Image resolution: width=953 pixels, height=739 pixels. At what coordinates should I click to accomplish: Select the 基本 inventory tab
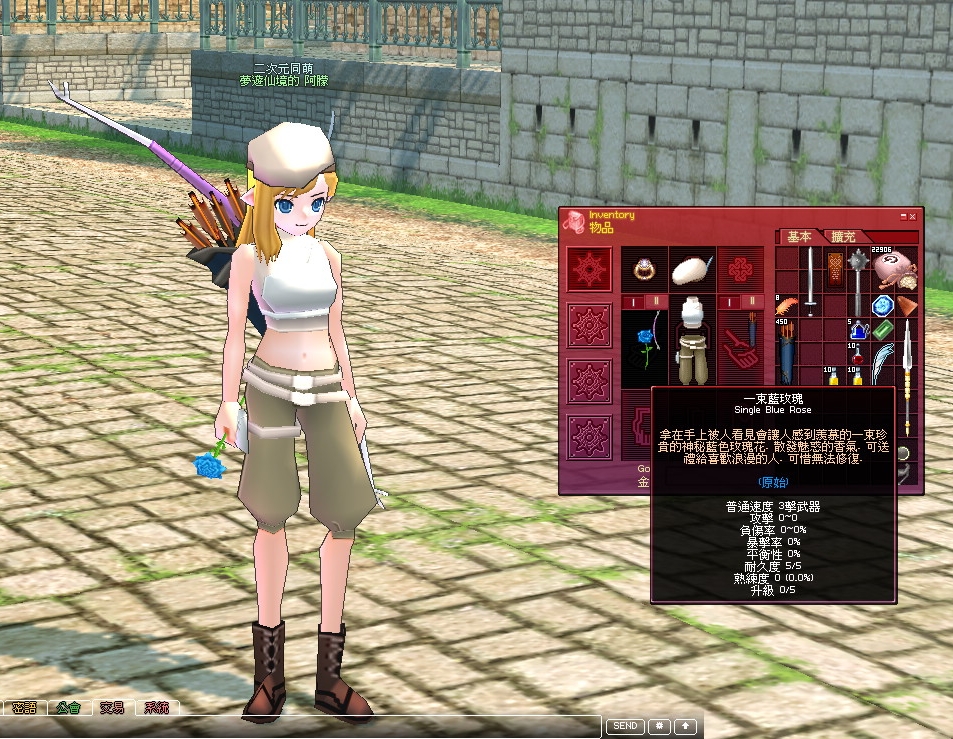tap(799, 237)
